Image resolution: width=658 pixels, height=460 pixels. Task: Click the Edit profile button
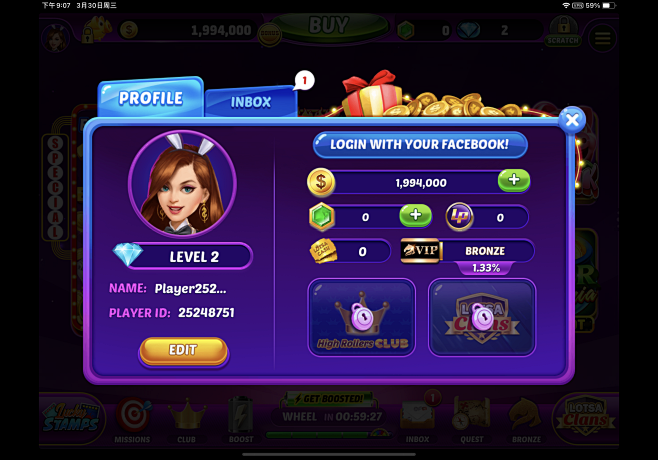point(183,350)
